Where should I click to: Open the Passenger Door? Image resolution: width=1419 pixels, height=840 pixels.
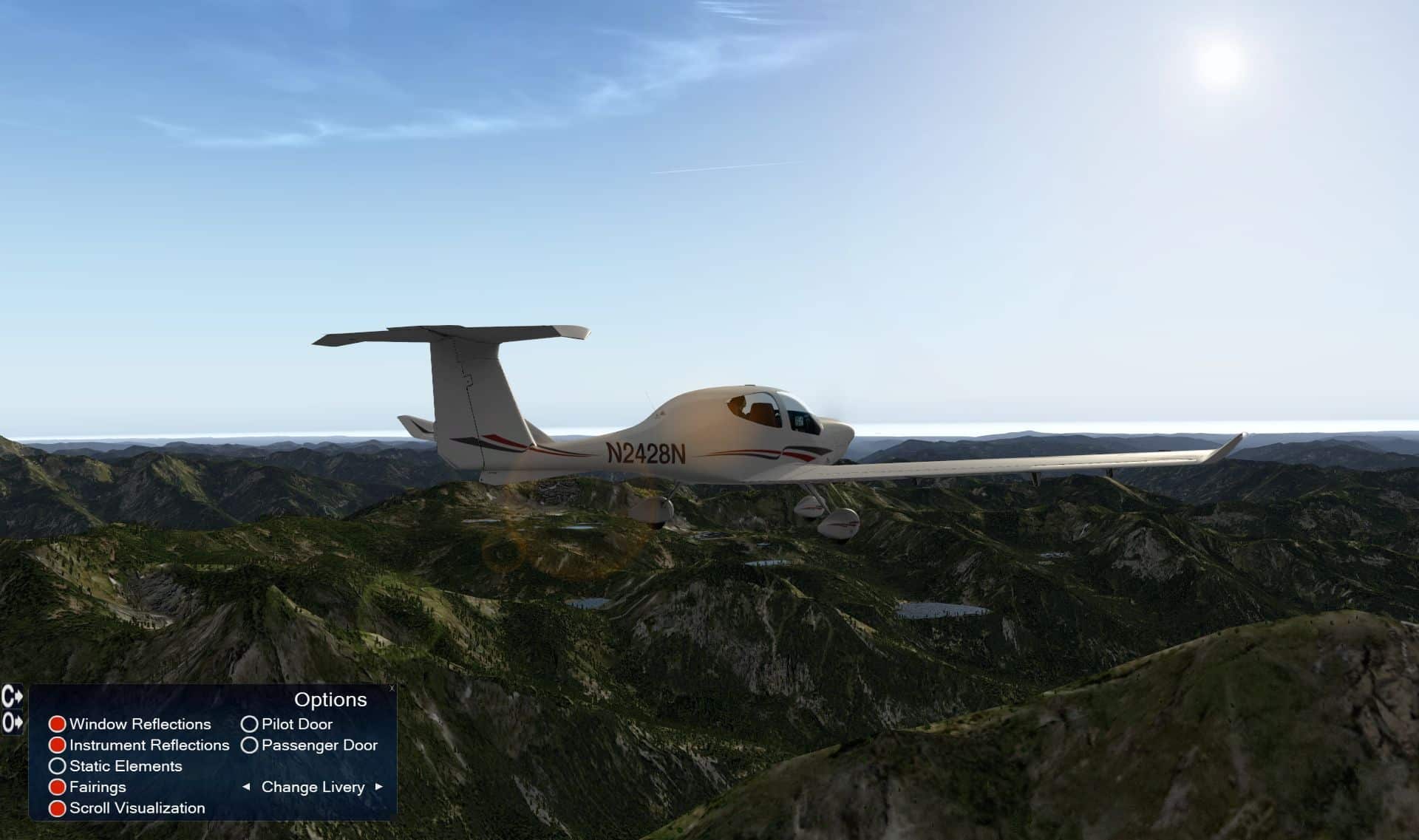click(x=250, y=745)
